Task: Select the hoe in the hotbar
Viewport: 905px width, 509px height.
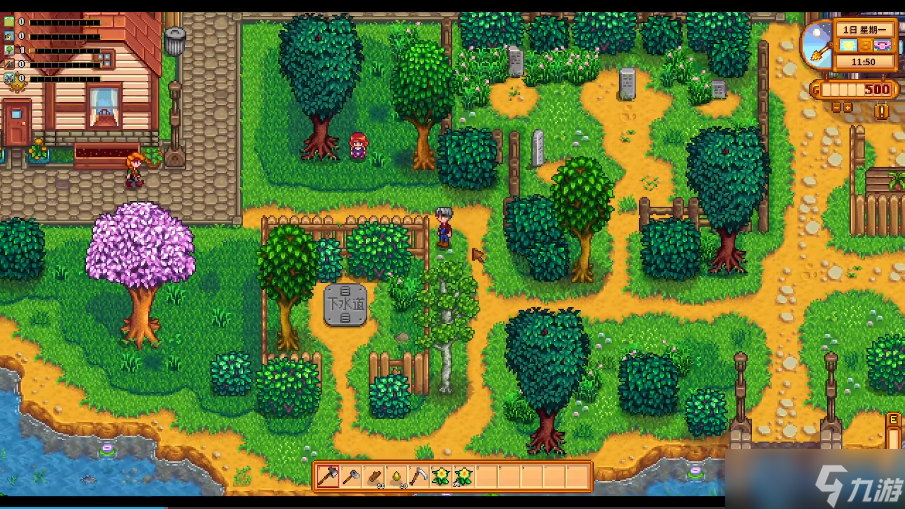Action: tap(351, 476)
